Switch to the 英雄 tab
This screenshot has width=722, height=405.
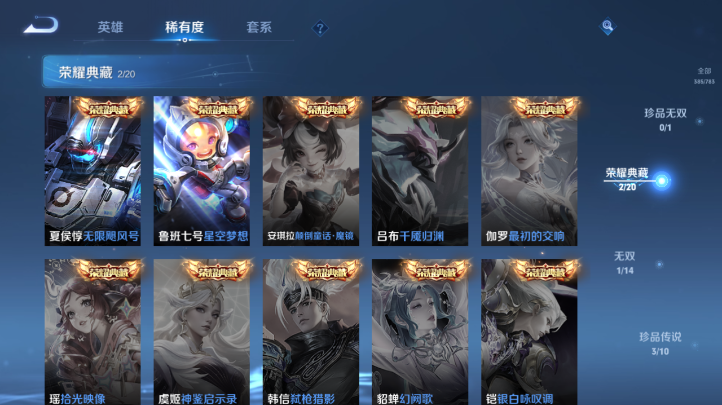(x=111, y=28)
